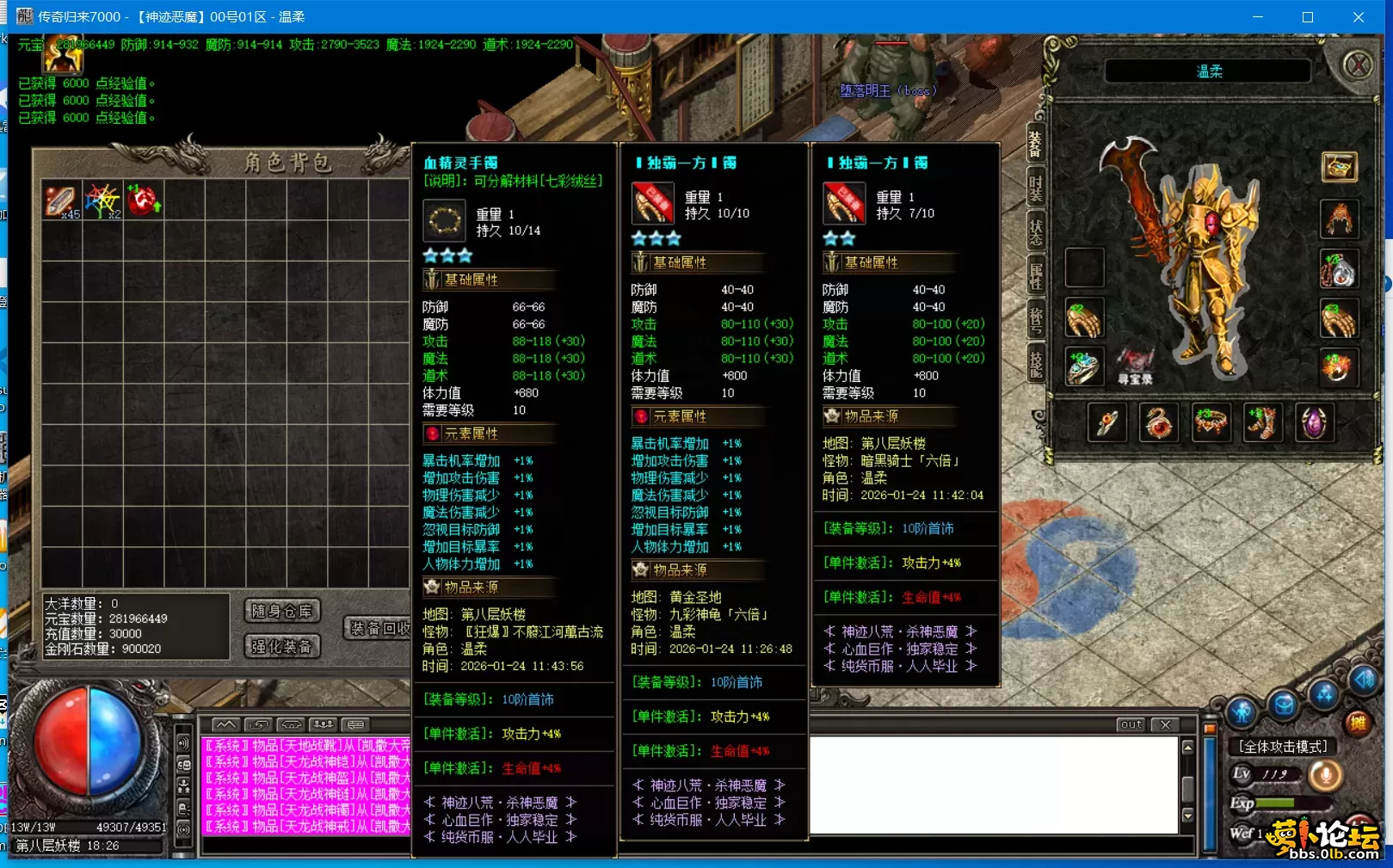This screenshot has width=1393, height=868.
Task: Click the treasure chest icon in equipment panel
Action: click(1339, 167)
